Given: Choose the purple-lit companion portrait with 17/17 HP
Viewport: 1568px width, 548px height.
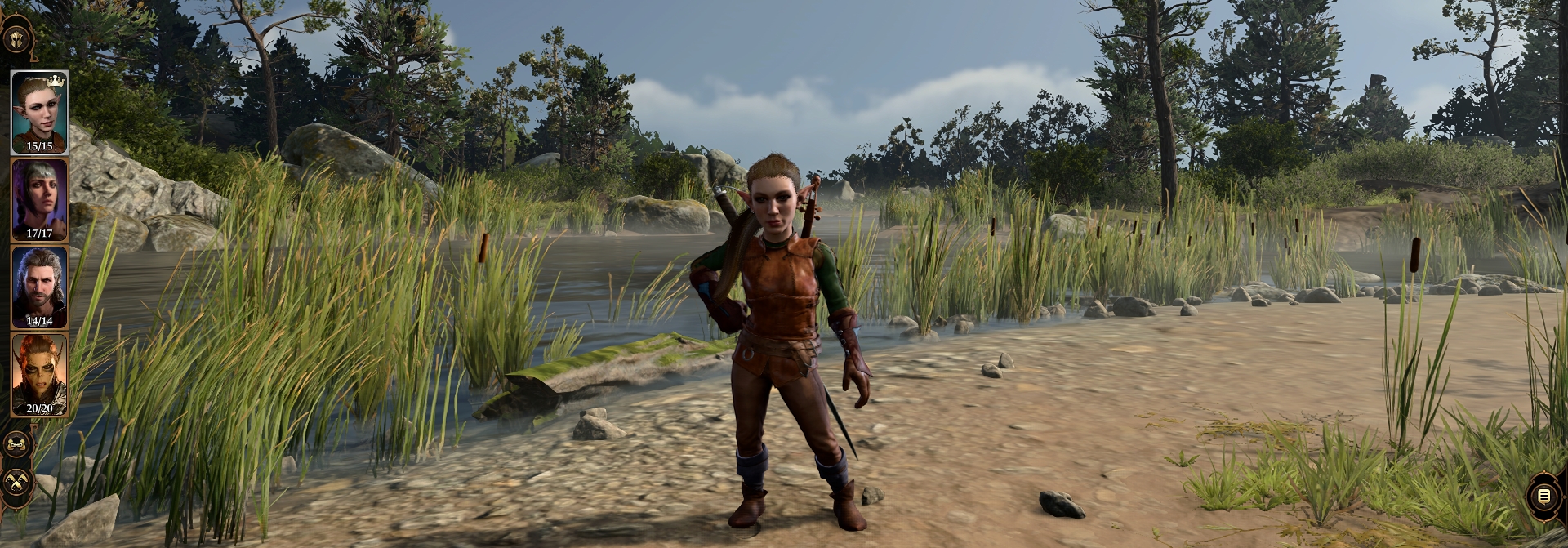Looking at the screenshot, I should (39, 199).
